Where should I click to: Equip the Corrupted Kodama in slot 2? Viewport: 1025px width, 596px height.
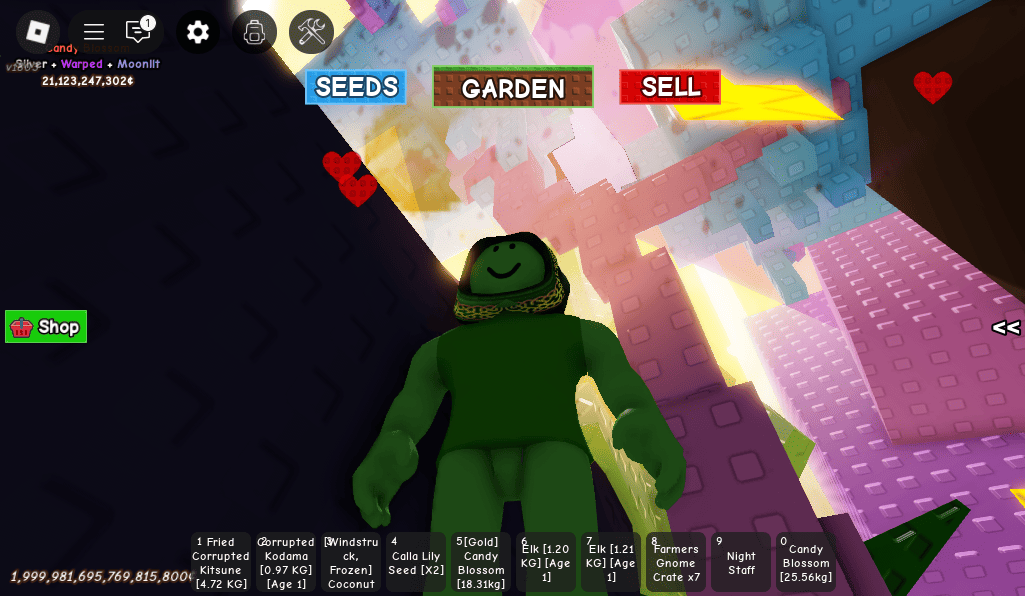[x=286, y=562]
